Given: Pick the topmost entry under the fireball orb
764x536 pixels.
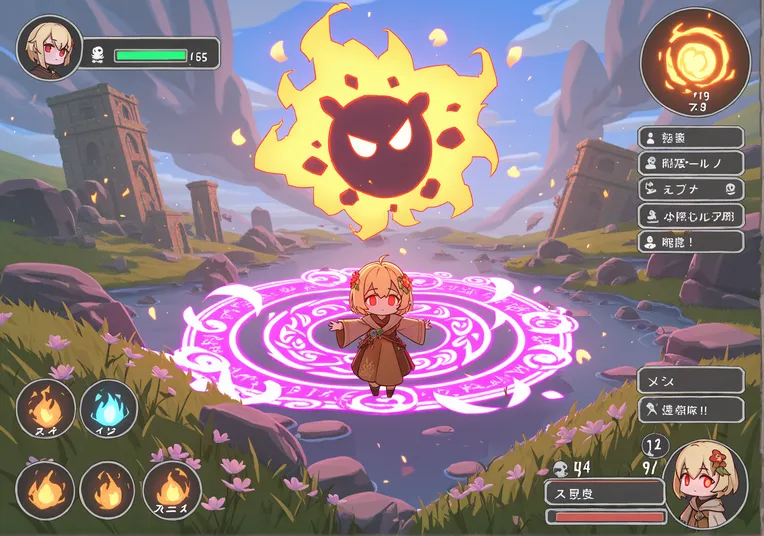Looking at the screenshot, I should (x=690, y=137).
